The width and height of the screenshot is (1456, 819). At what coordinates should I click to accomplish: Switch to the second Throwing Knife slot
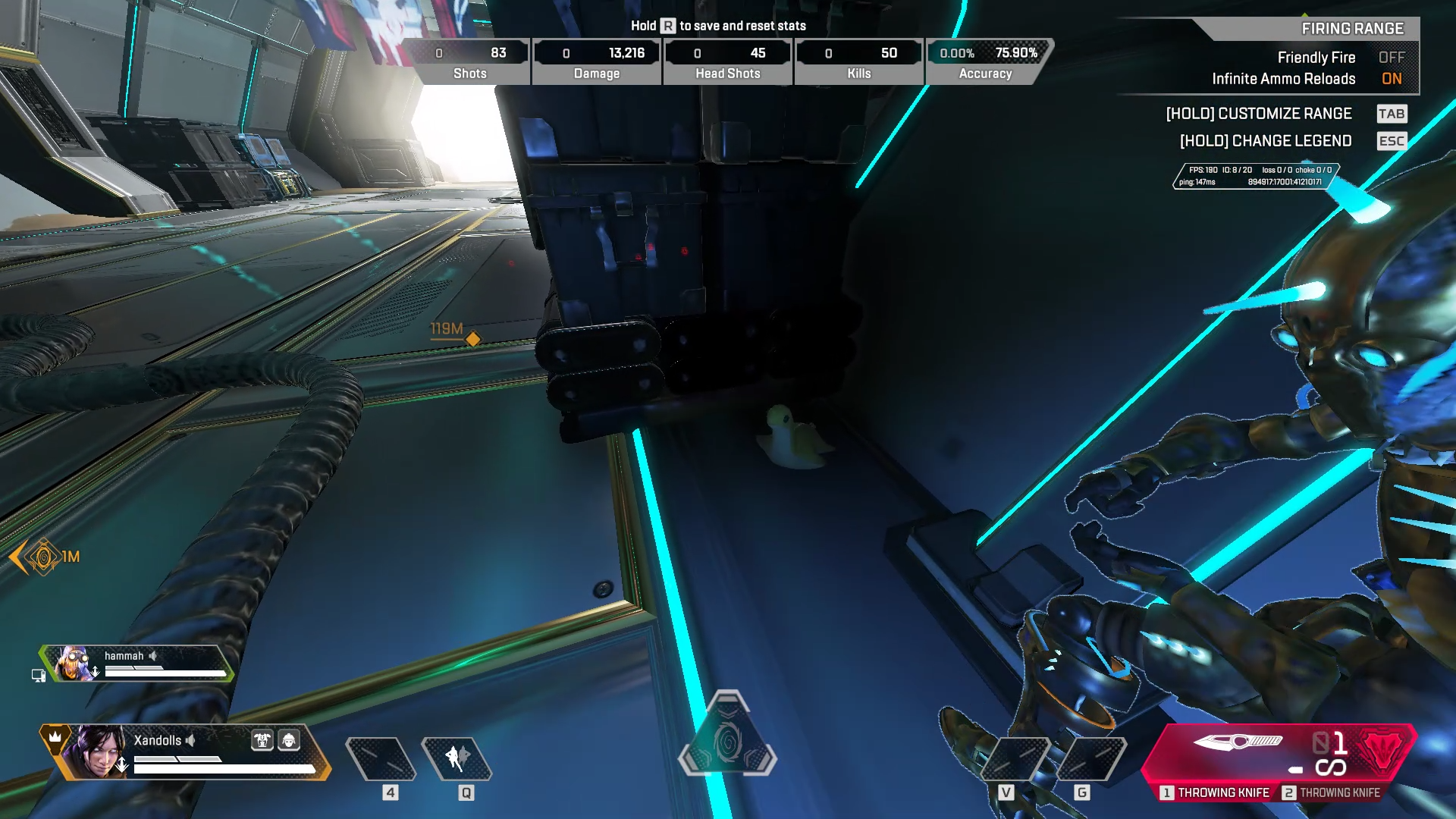[1332, 792]
